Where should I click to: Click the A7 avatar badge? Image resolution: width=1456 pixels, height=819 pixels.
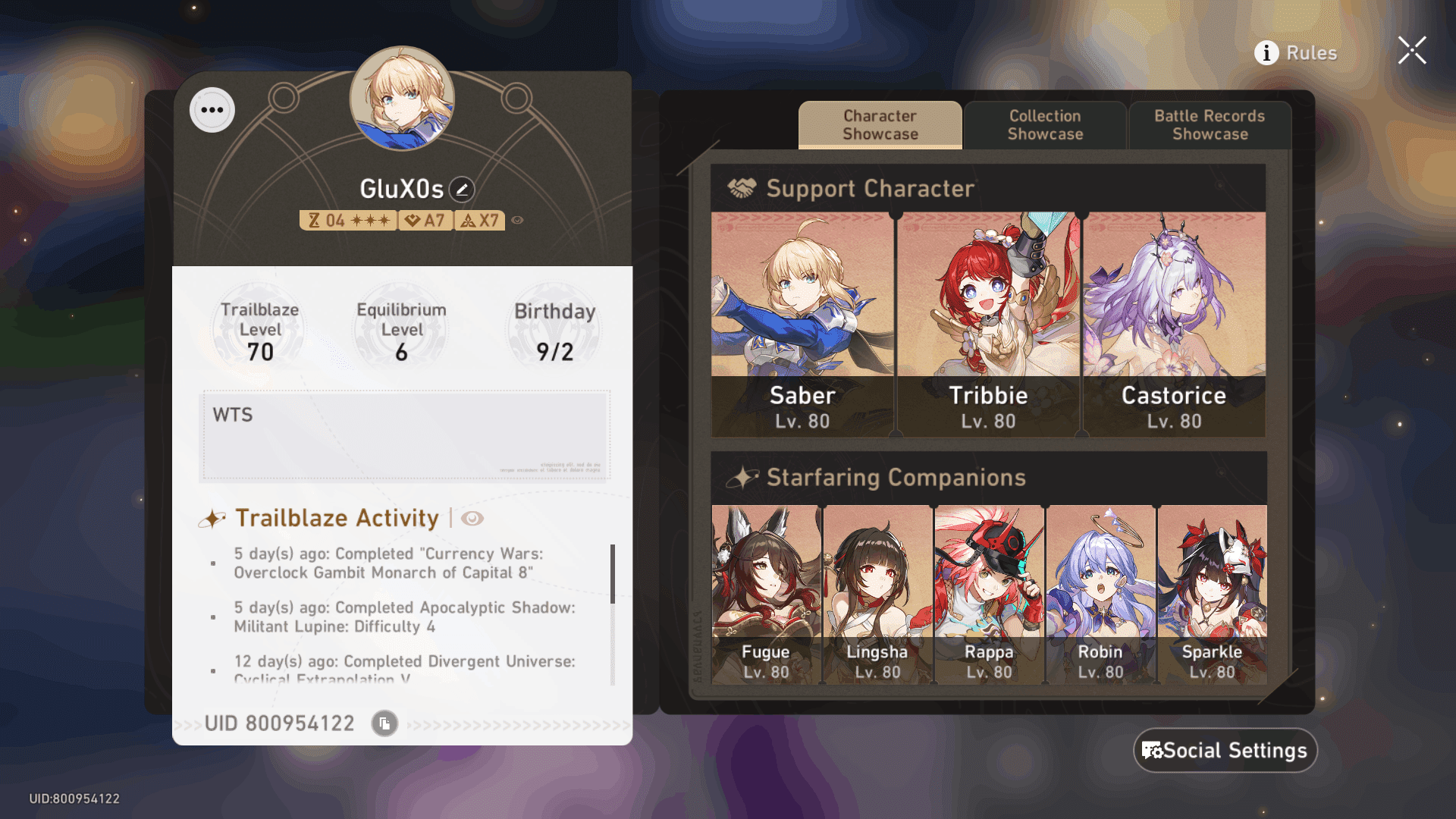[x=425, y=220]
